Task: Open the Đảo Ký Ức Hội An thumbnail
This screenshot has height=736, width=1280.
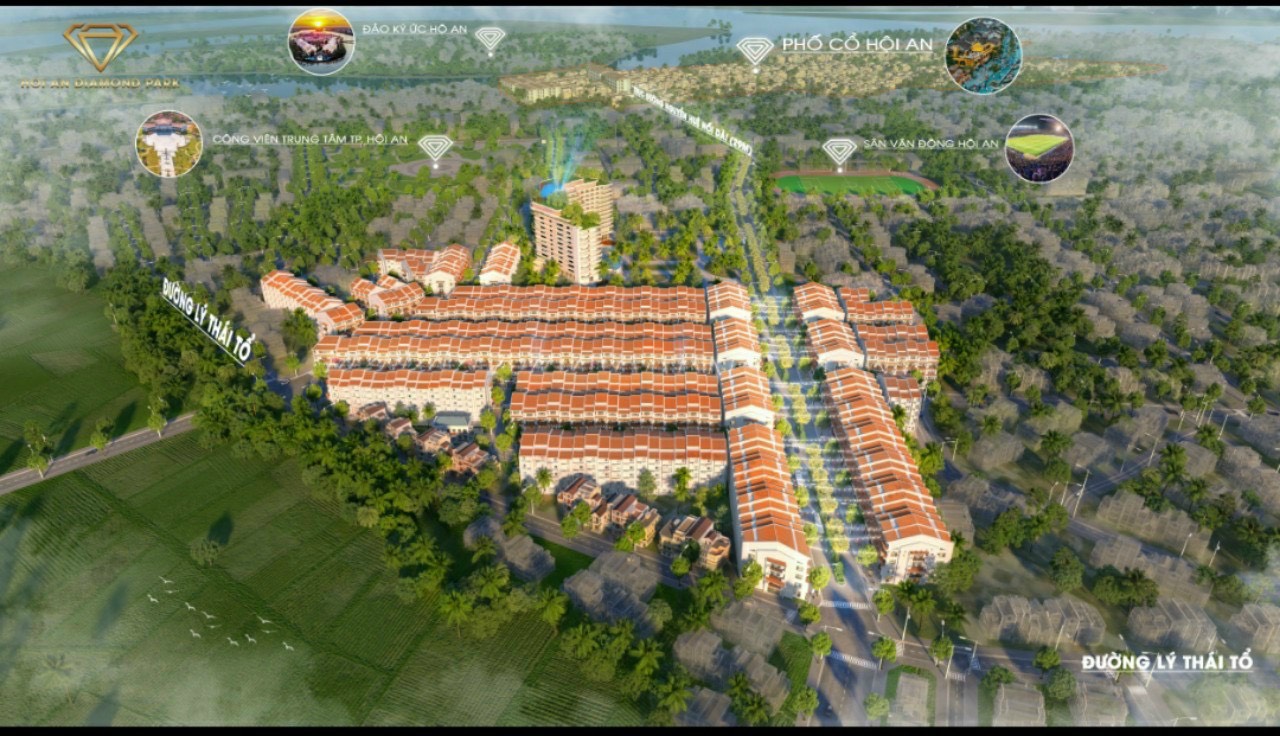Action: point(321,42)
